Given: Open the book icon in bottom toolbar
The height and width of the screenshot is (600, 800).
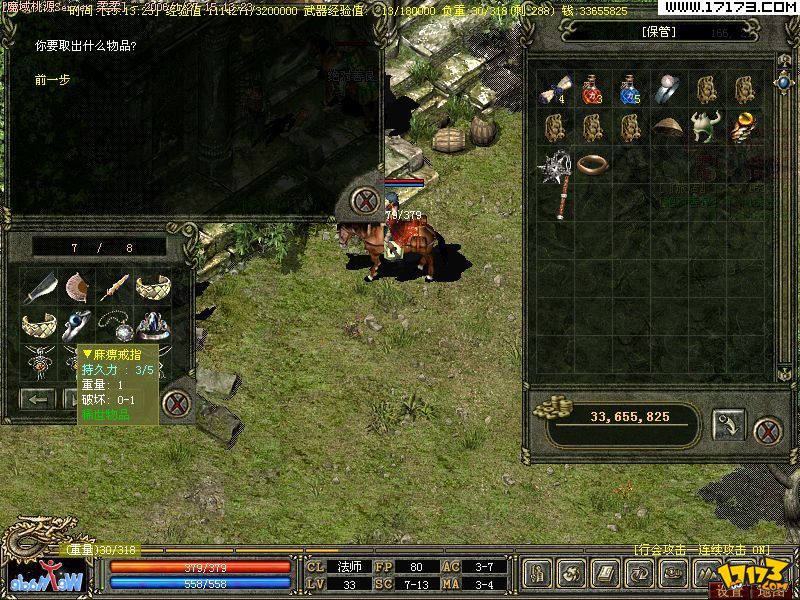Looking at the screenshot, I should point(605,573).
